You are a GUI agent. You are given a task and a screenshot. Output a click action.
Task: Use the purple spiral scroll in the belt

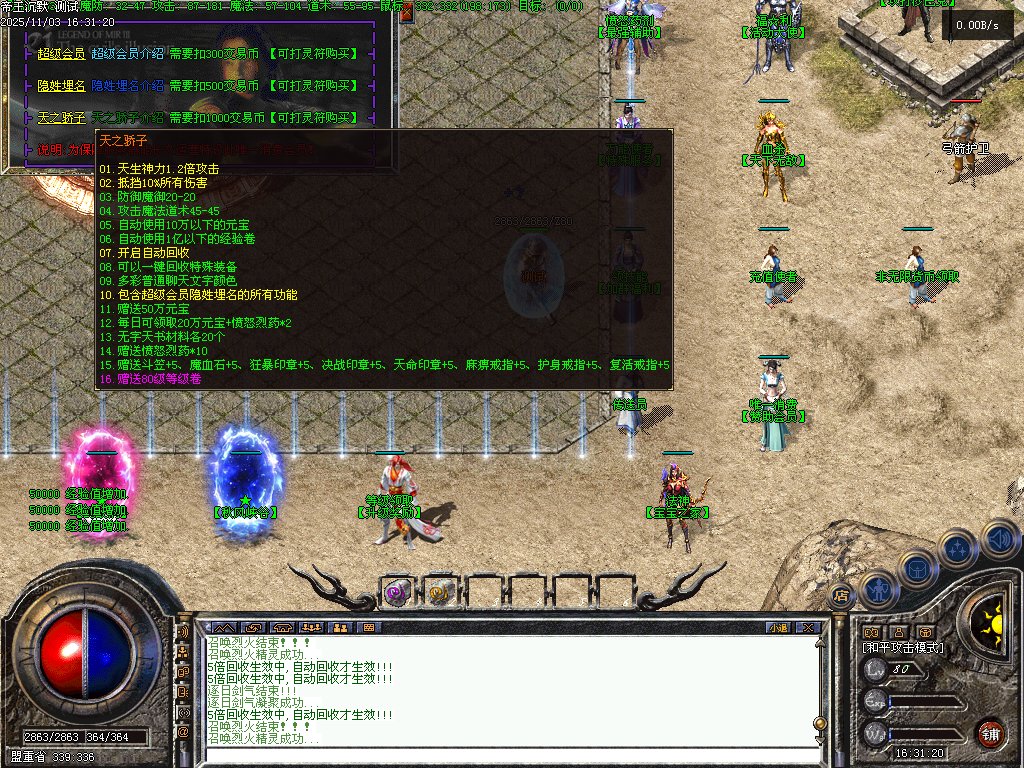click(396, 593)
